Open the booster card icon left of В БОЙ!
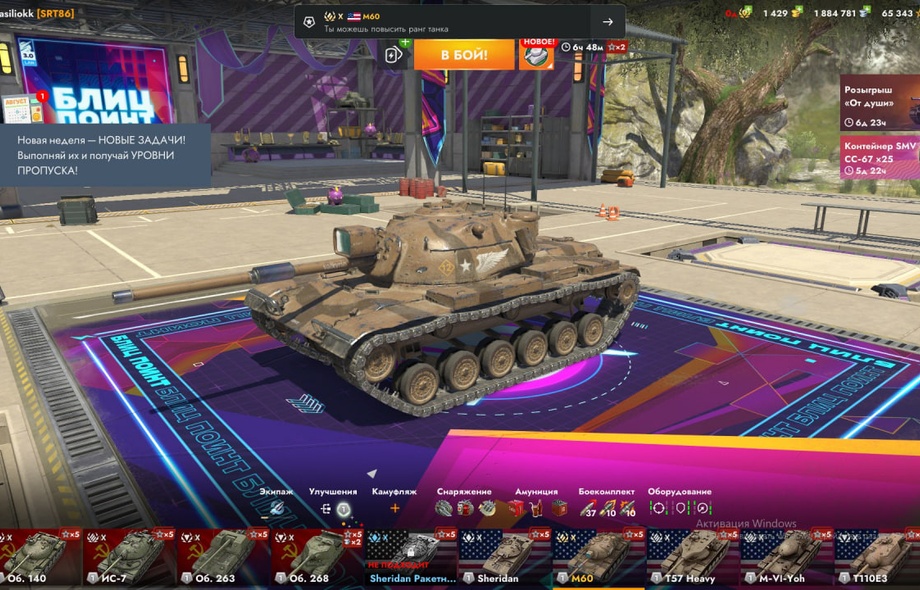Viewport: 920px width, 590px height. pyautogui.click(x=394, y=54)
